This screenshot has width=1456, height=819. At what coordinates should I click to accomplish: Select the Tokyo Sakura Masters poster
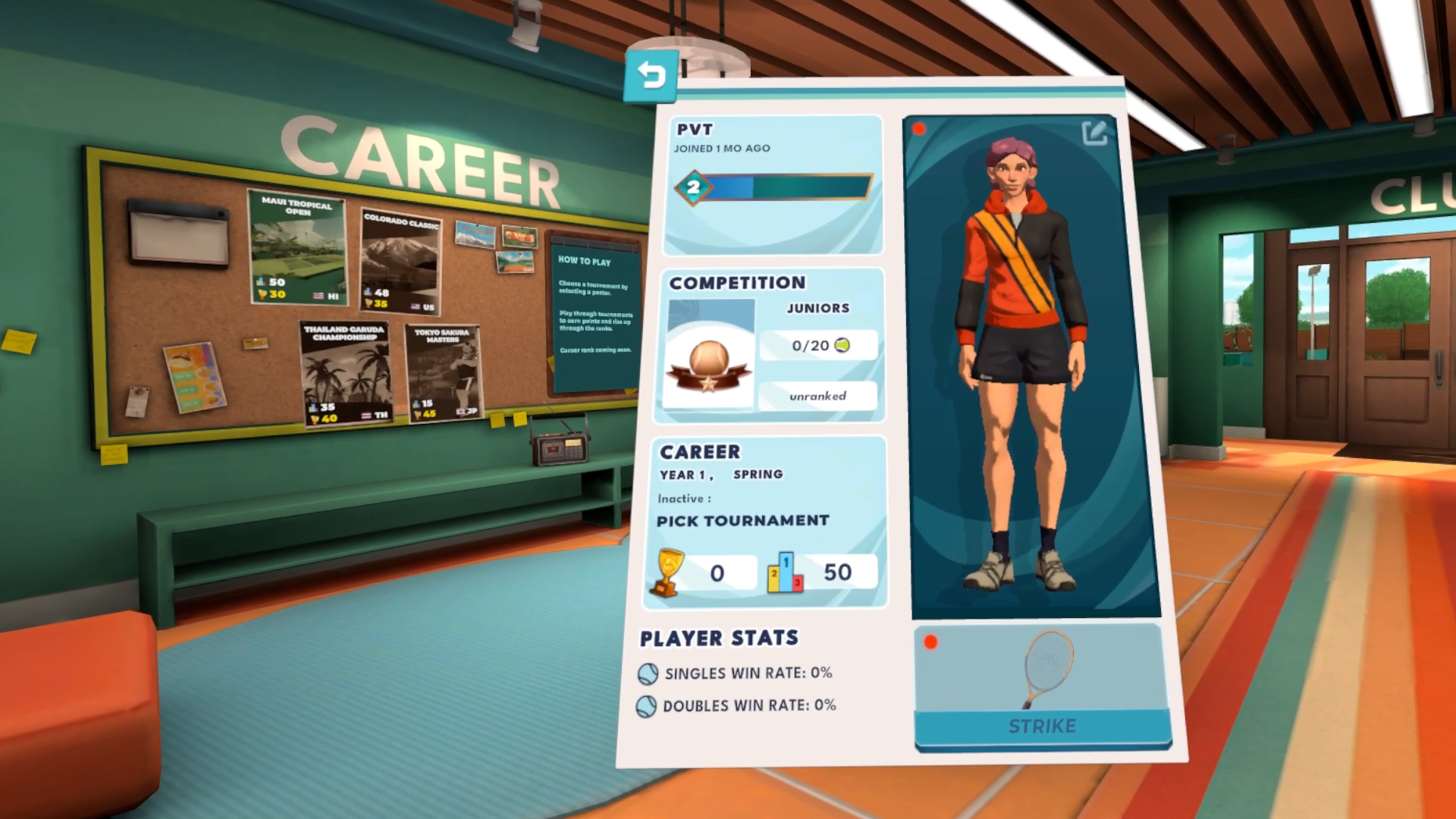point(443,374)
